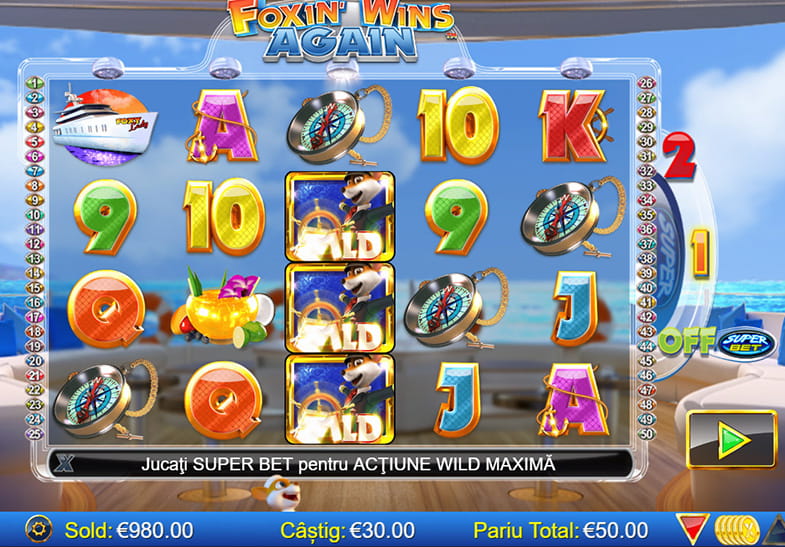Decrease bet with the red down arrow

pyautogui.click(x=691, y=529)
